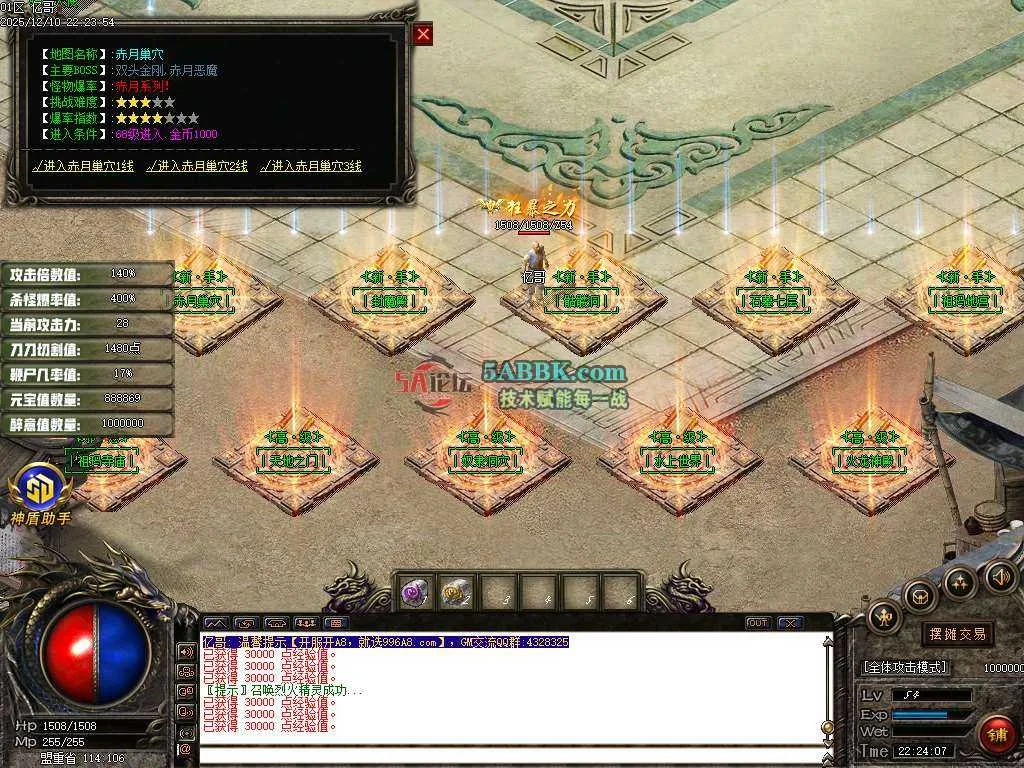Image resolution: width=1024 pixels, height=768 pixels.
Task: Open the character figure icon
Action: (x=884, y=617)
